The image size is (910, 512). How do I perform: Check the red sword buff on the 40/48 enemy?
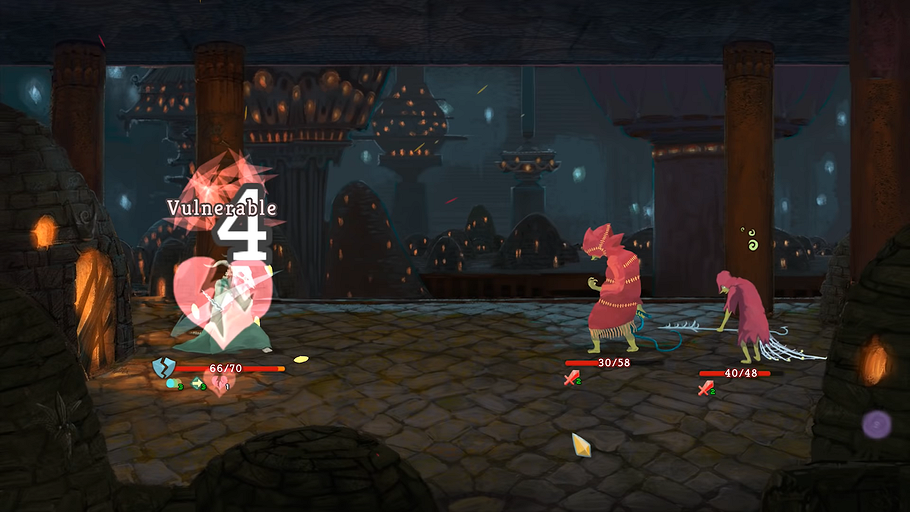point(705,388)
